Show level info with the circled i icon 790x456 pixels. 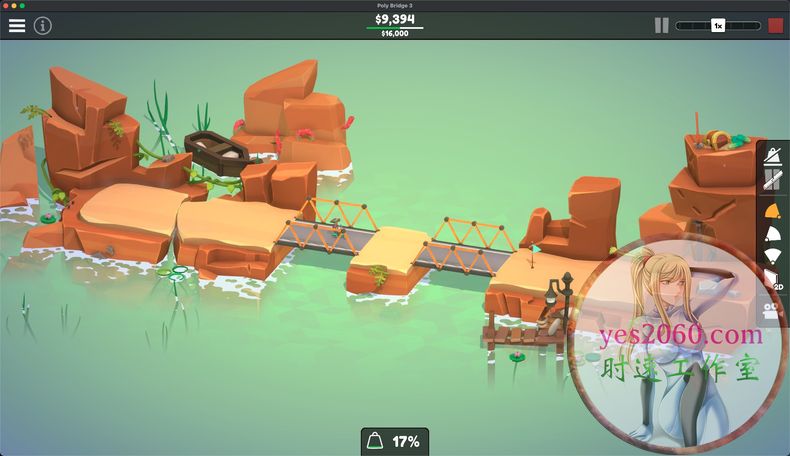click(42, 26)
